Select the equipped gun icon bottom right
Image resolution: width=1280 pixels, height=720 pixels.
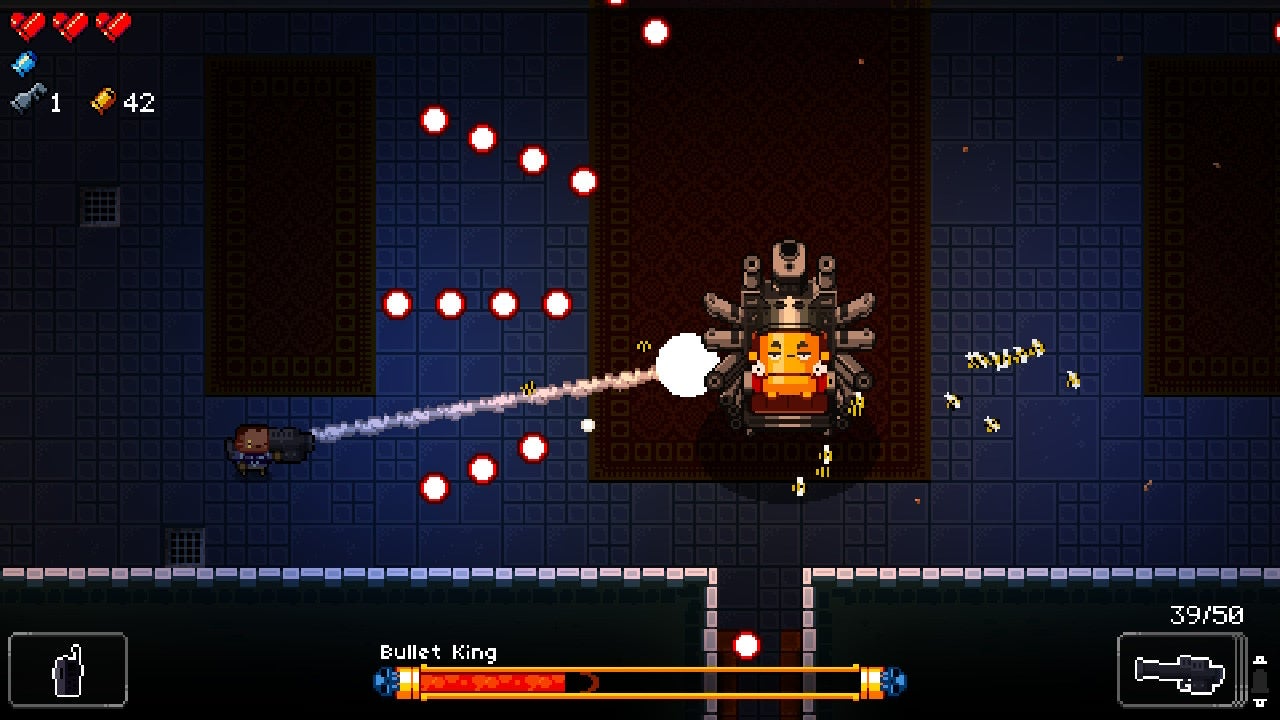coord(1180,672)
